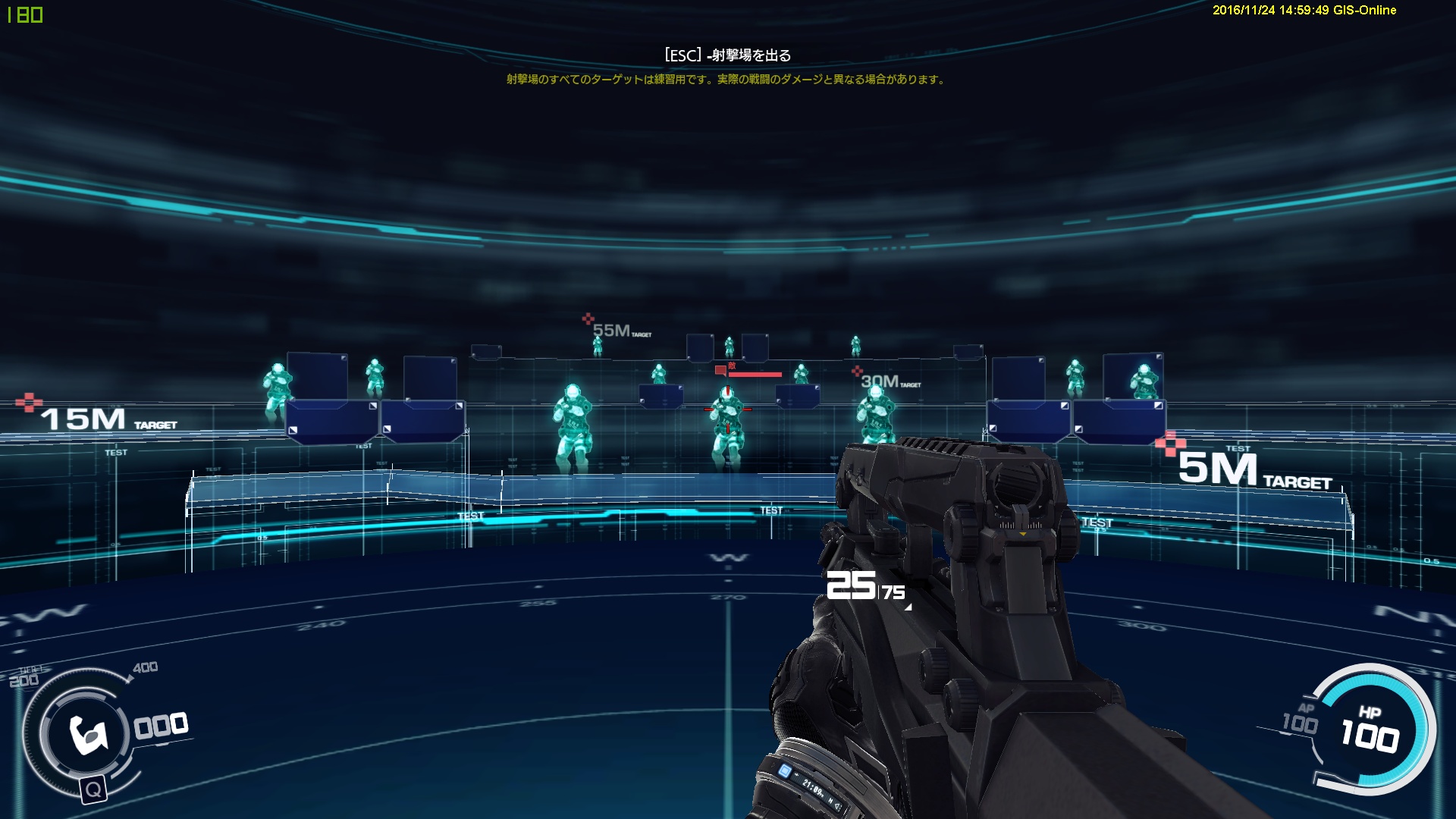The height and width of the screenshot is (819, 1456).
Task: Click the red cross marker beside 15M TARGET
Action: pos(30,402)
